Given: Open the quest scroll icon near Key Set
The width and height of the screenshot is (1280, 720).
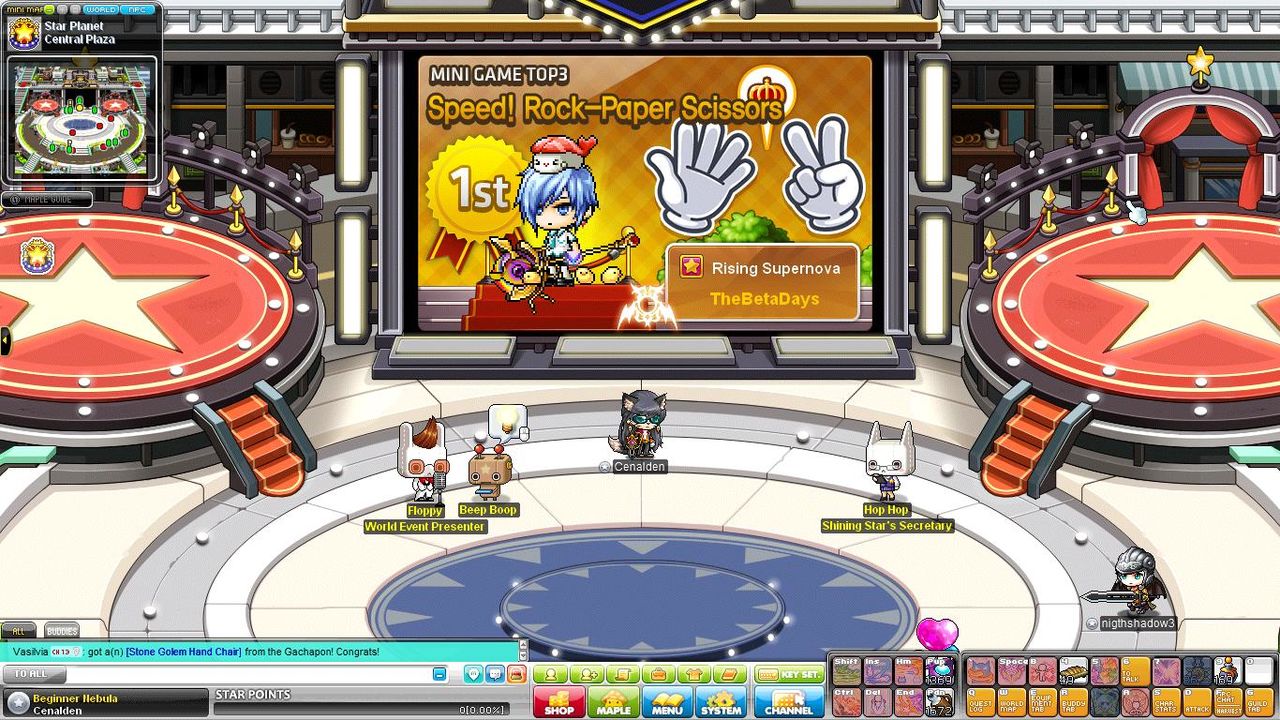Looking at the screenshot, I should click(624, 674).
